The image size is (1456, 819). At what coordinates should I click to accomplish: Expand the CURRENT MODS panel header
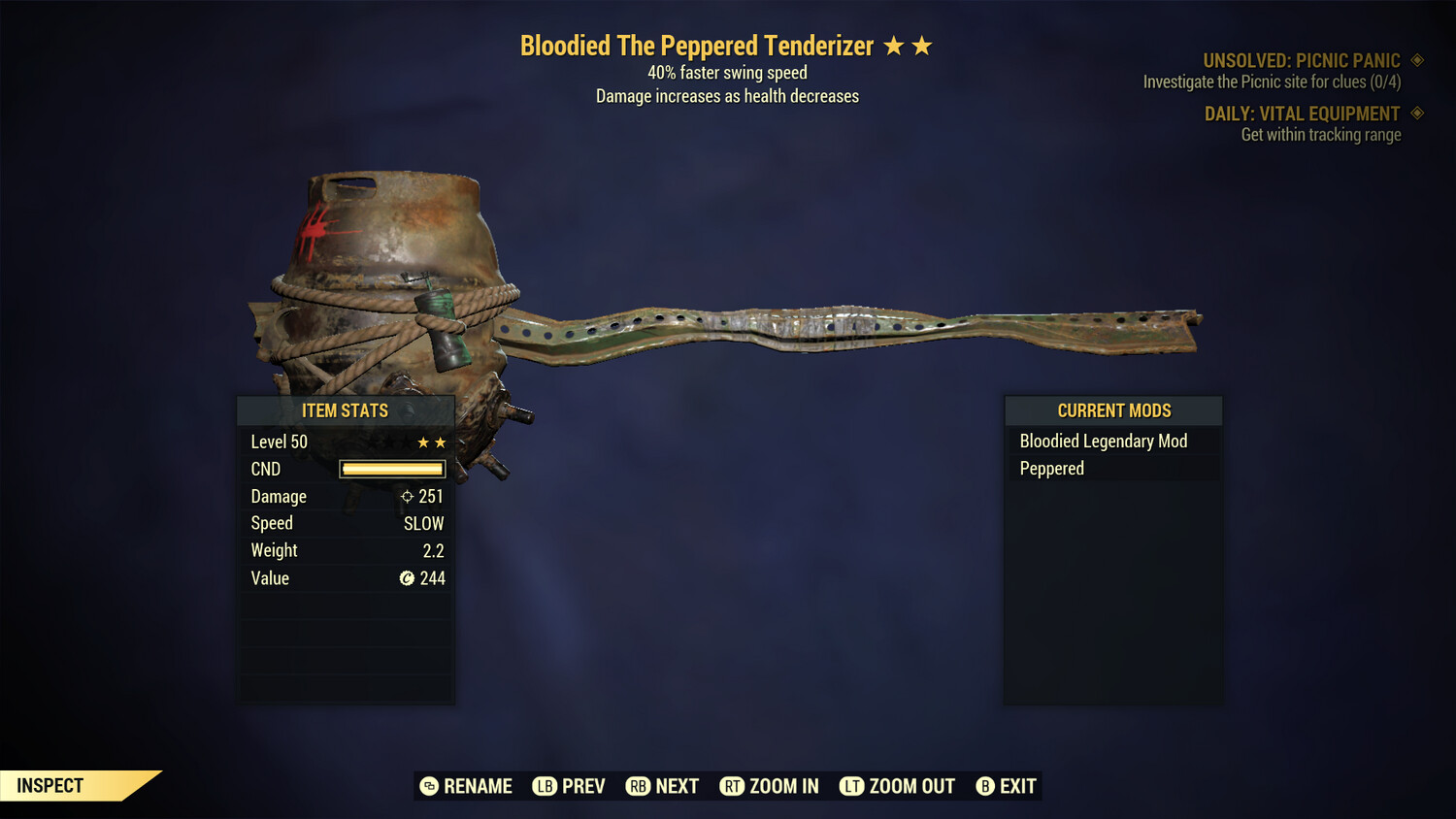click(x=1113, y=409)
